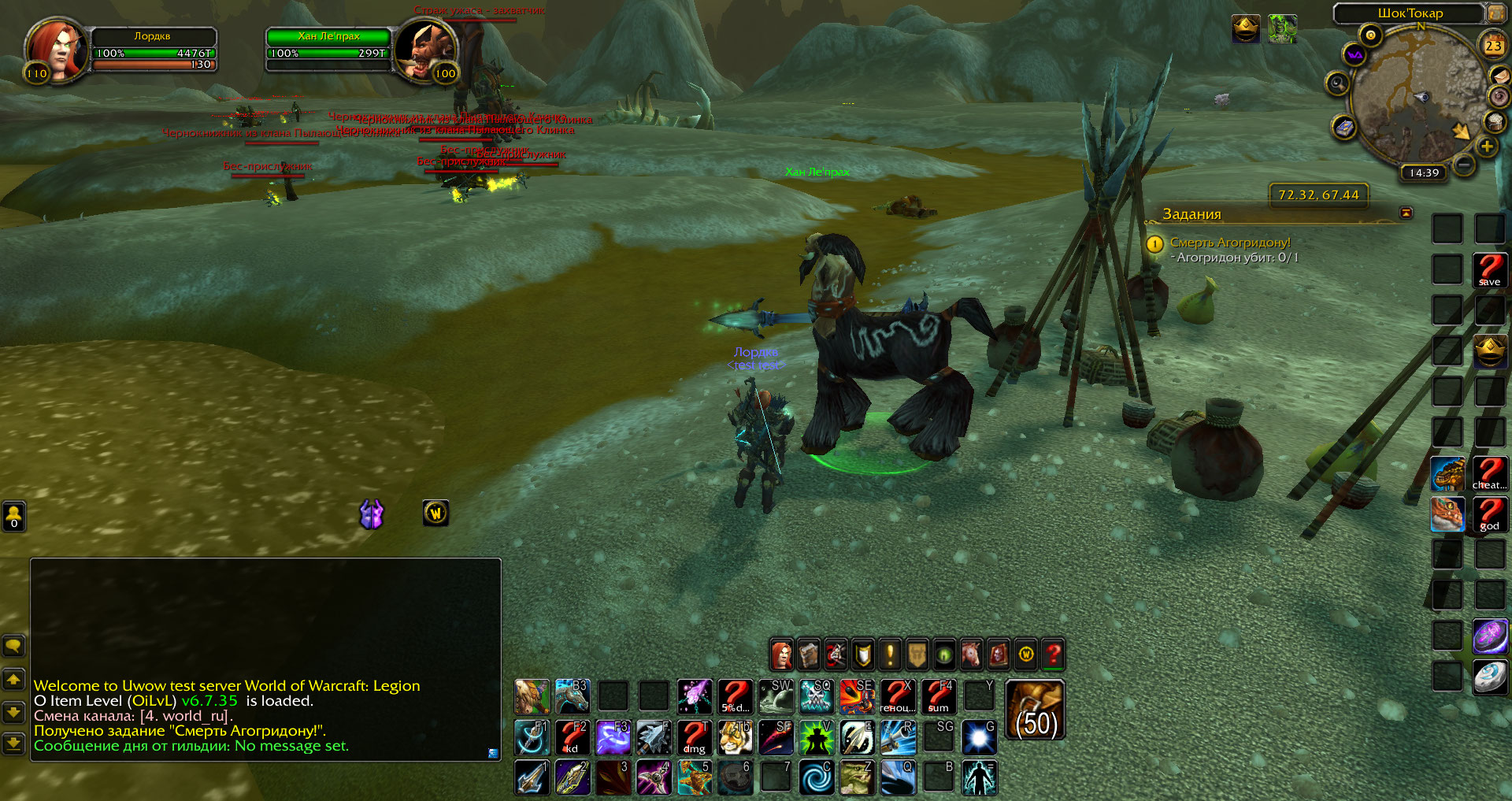Viewport: 1512px width, 801px height.
Task: Open the chat speech bubble button
Action: [x=13, y=647]
